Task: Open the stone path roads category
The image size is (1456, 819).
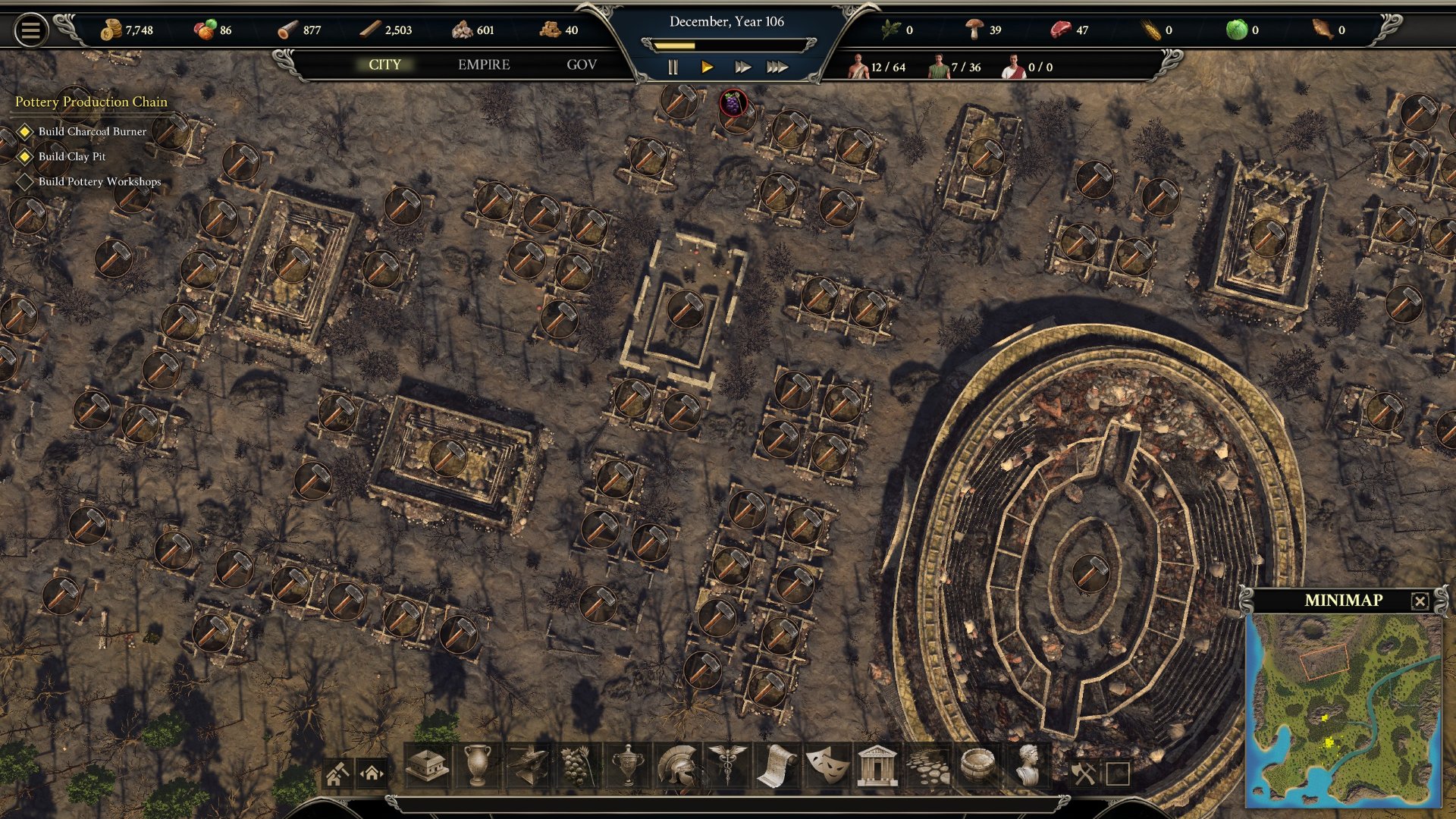Action: 927,766
